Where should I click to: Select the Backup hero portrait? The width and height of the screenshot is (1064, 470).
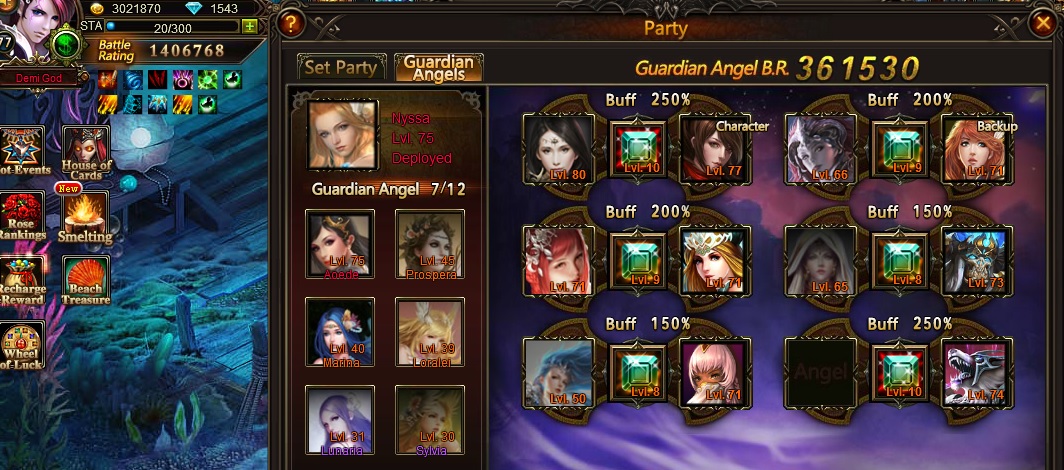tap(977, 147)
